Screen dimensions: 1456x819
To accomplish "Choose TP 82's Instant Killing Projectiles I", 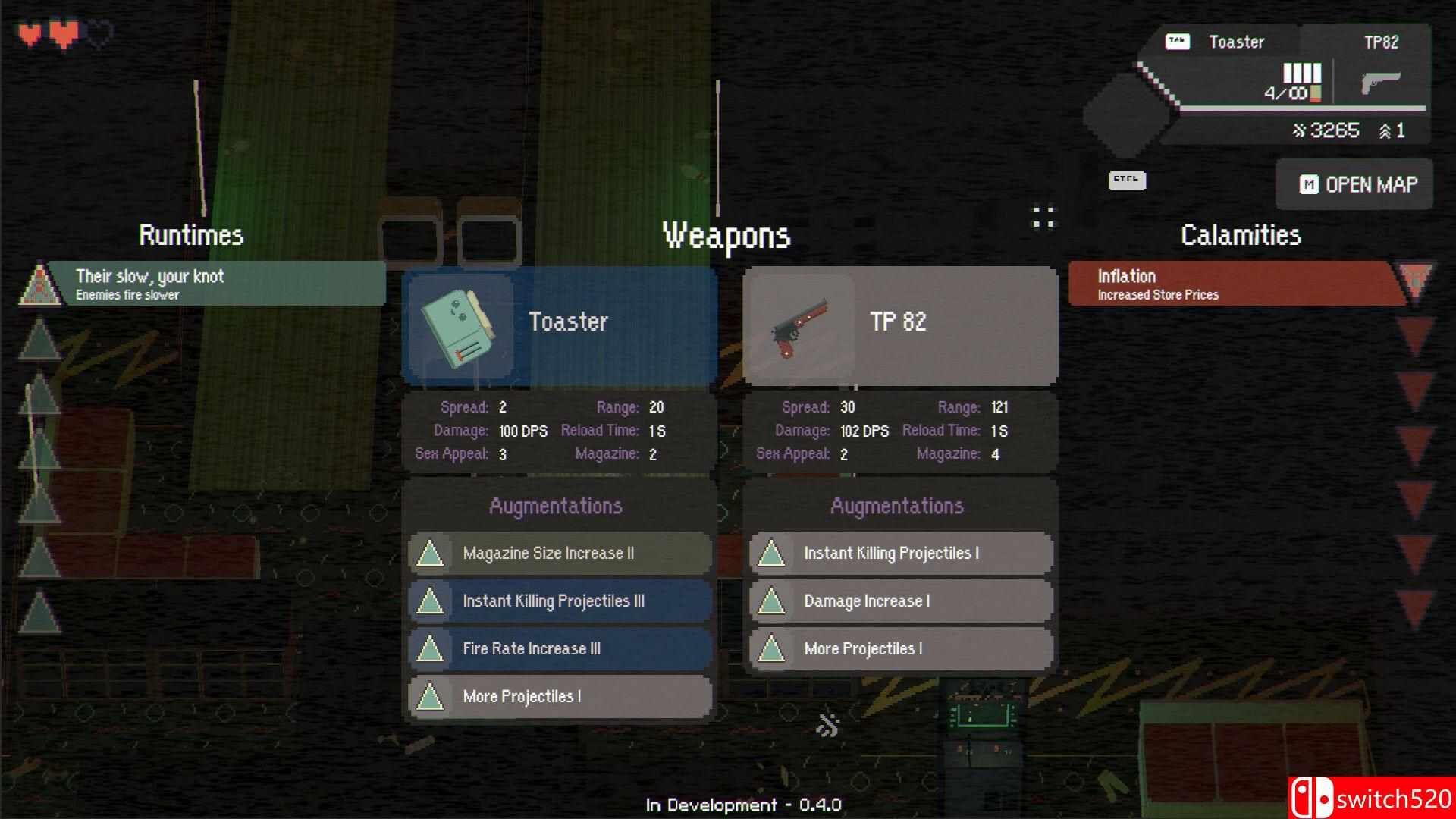I will [x=901, y=554].
